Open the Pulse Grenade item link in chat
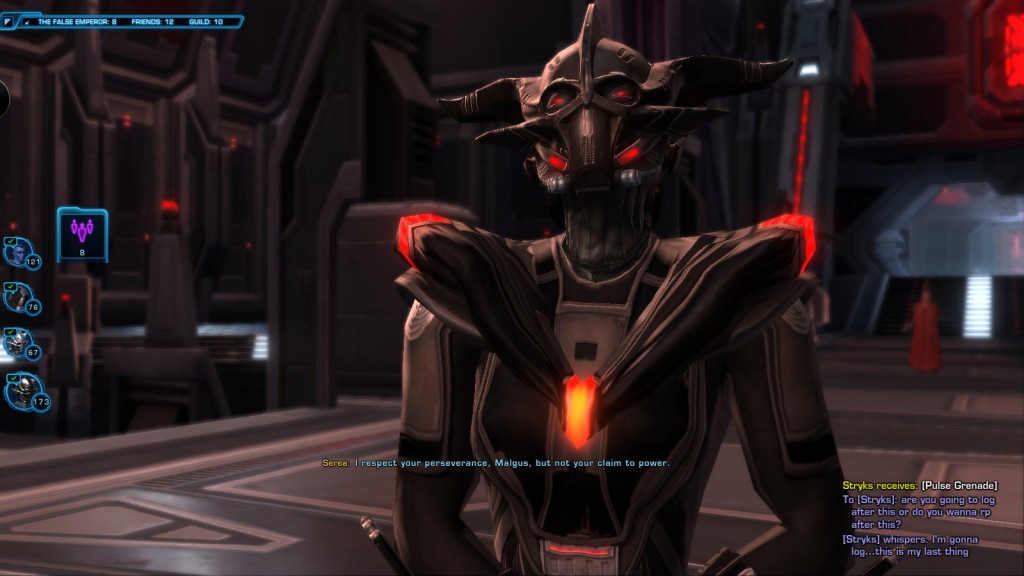Viewport: 1024px width, 576px height. pos(958,485)
